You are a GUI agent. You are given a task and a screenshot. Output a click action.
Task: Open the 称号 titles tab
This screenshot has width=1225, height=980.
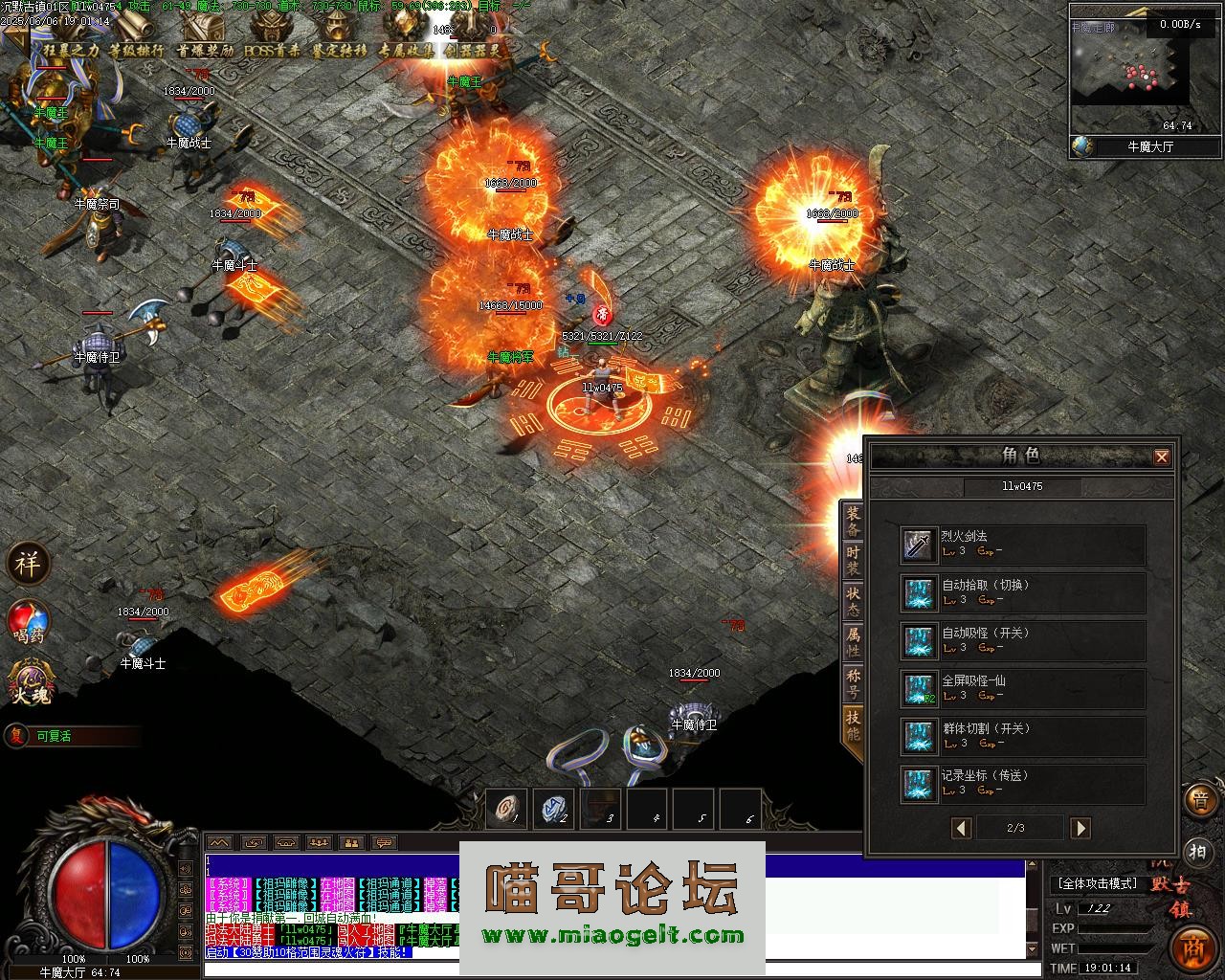(x=853, y=683)
